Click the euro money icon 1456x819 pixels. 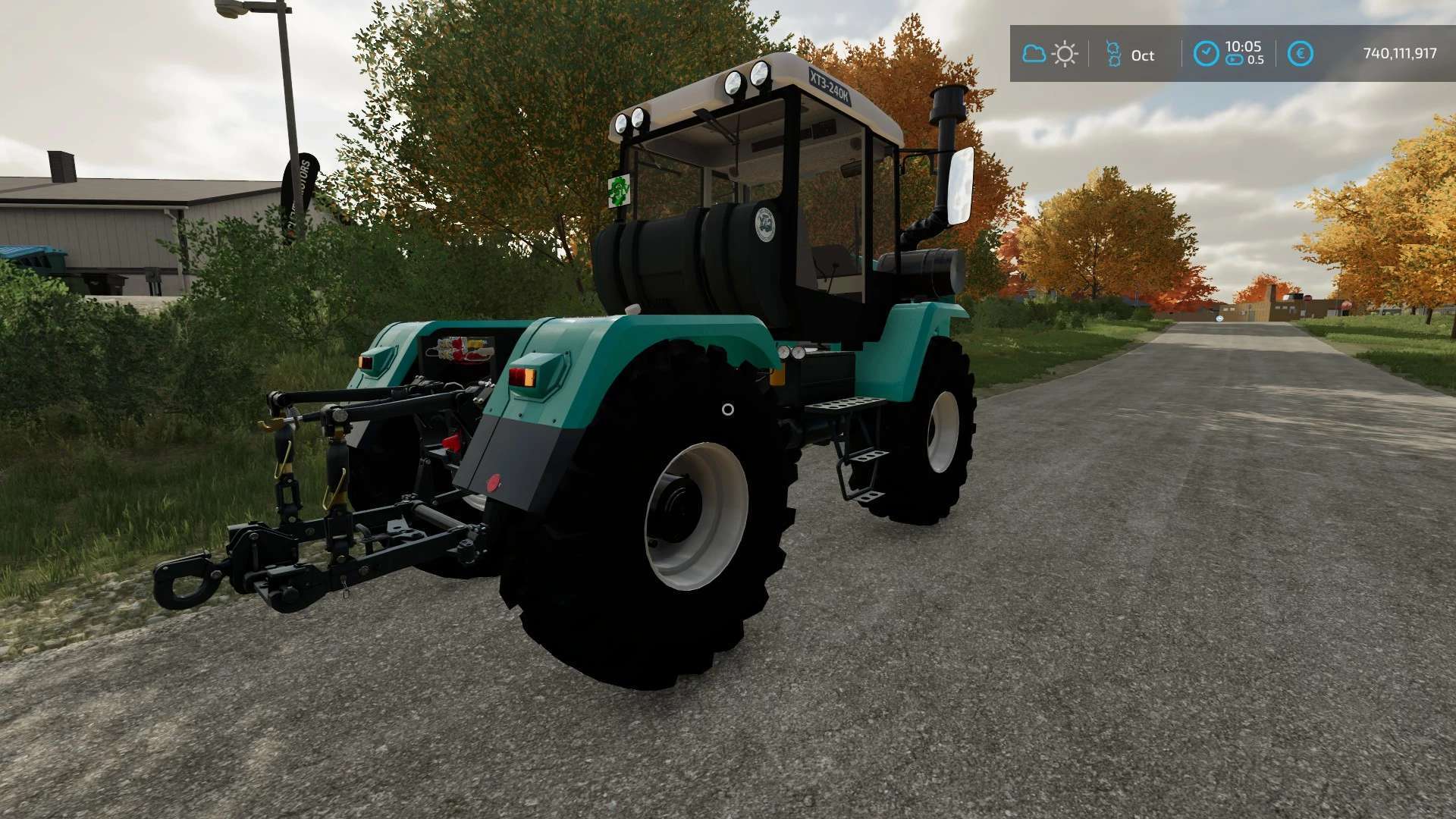1300,54
